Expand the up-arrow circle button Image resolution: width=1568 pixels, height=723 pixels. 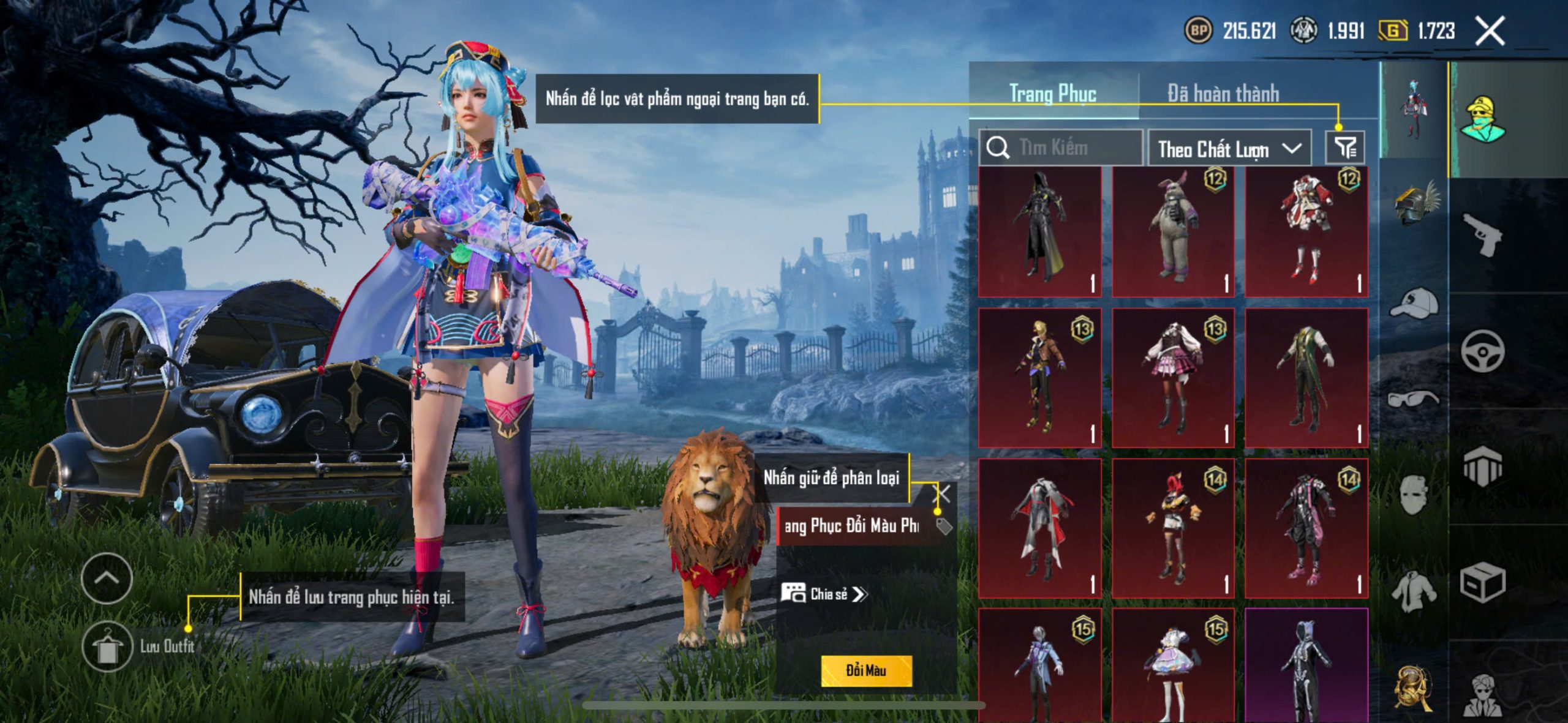pos(107,579)
